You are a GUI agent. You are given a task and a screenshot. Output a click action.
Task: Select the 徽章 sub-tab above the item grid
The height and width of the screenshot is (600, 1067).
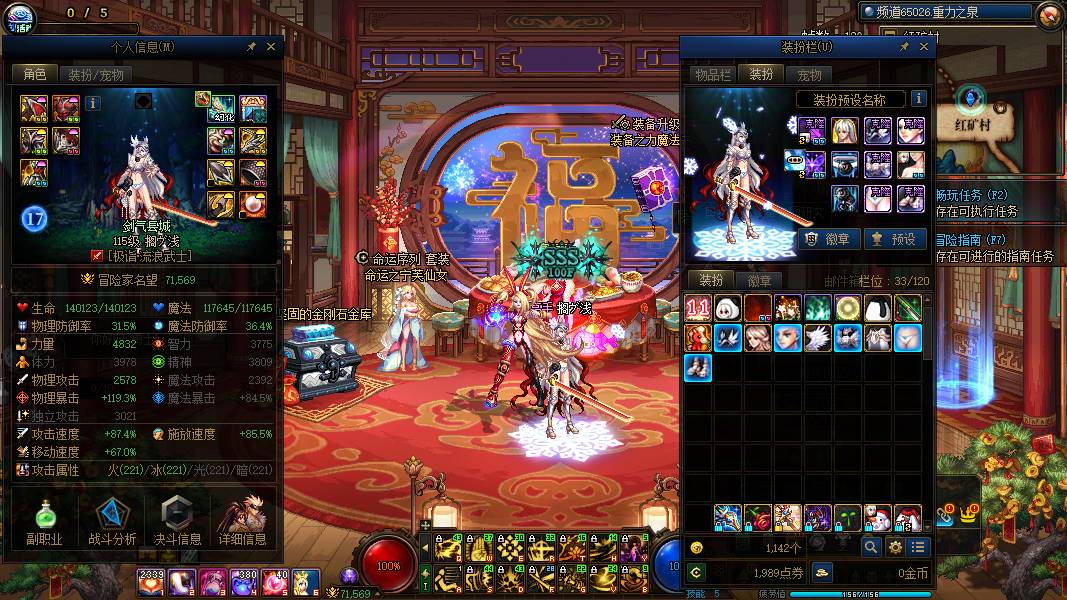tap(759, 280)
